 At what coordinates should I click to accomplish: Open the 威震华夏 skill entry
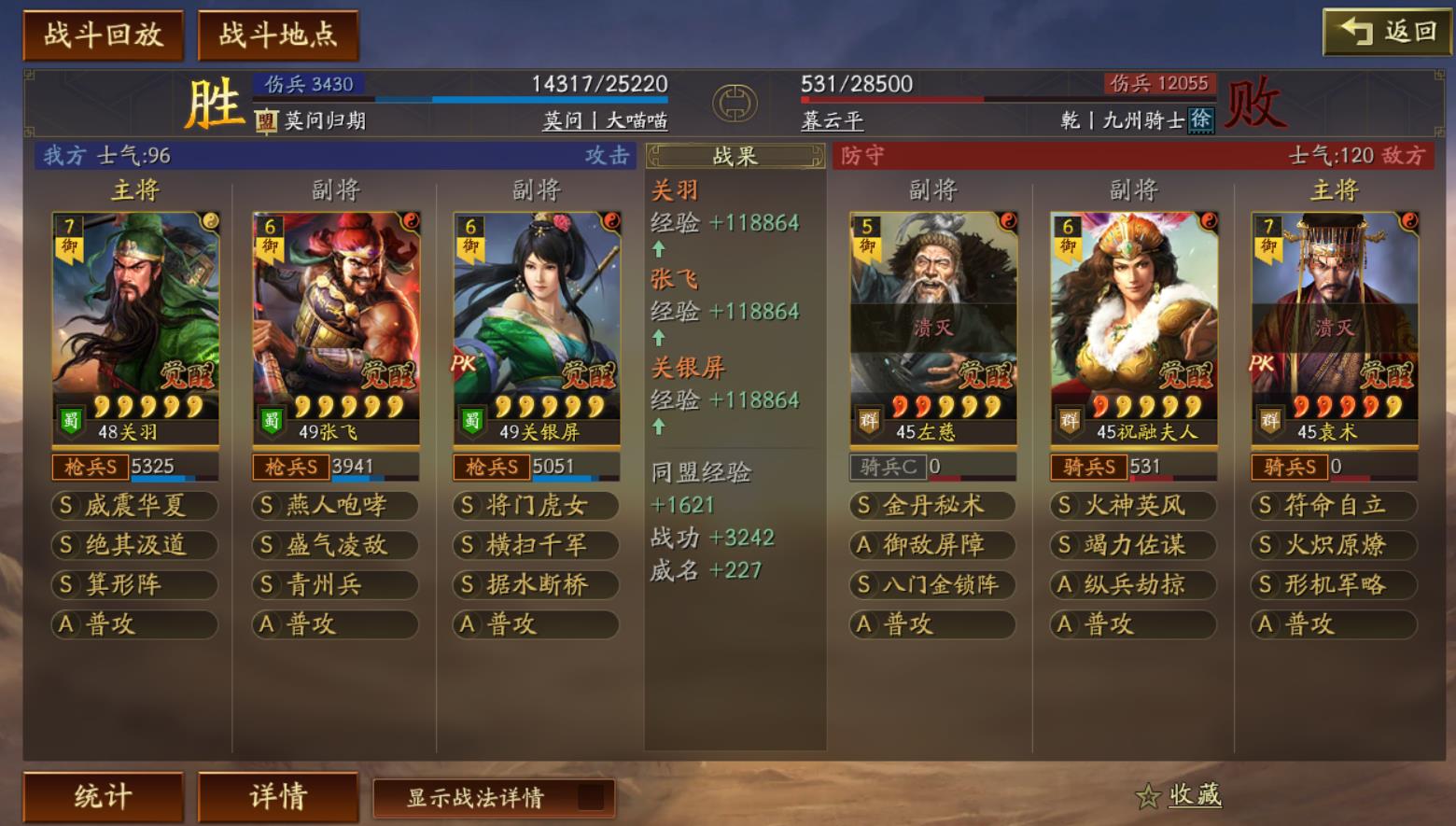tap(135, 506)
